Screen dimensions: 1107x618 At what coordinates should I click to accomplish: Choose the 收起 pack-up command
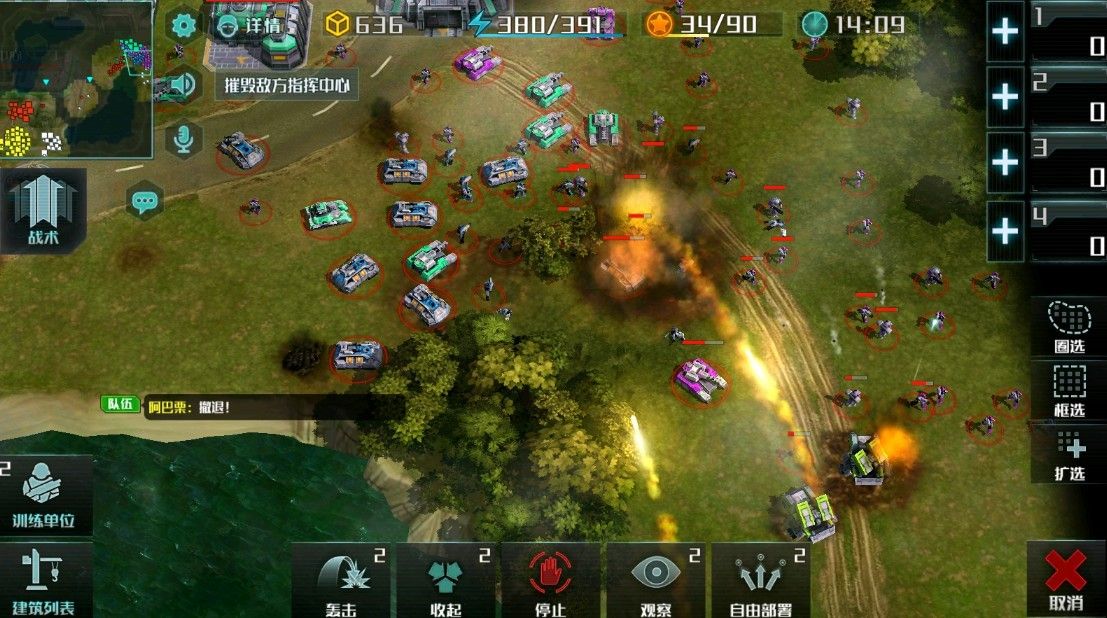(x=446, y=580)
